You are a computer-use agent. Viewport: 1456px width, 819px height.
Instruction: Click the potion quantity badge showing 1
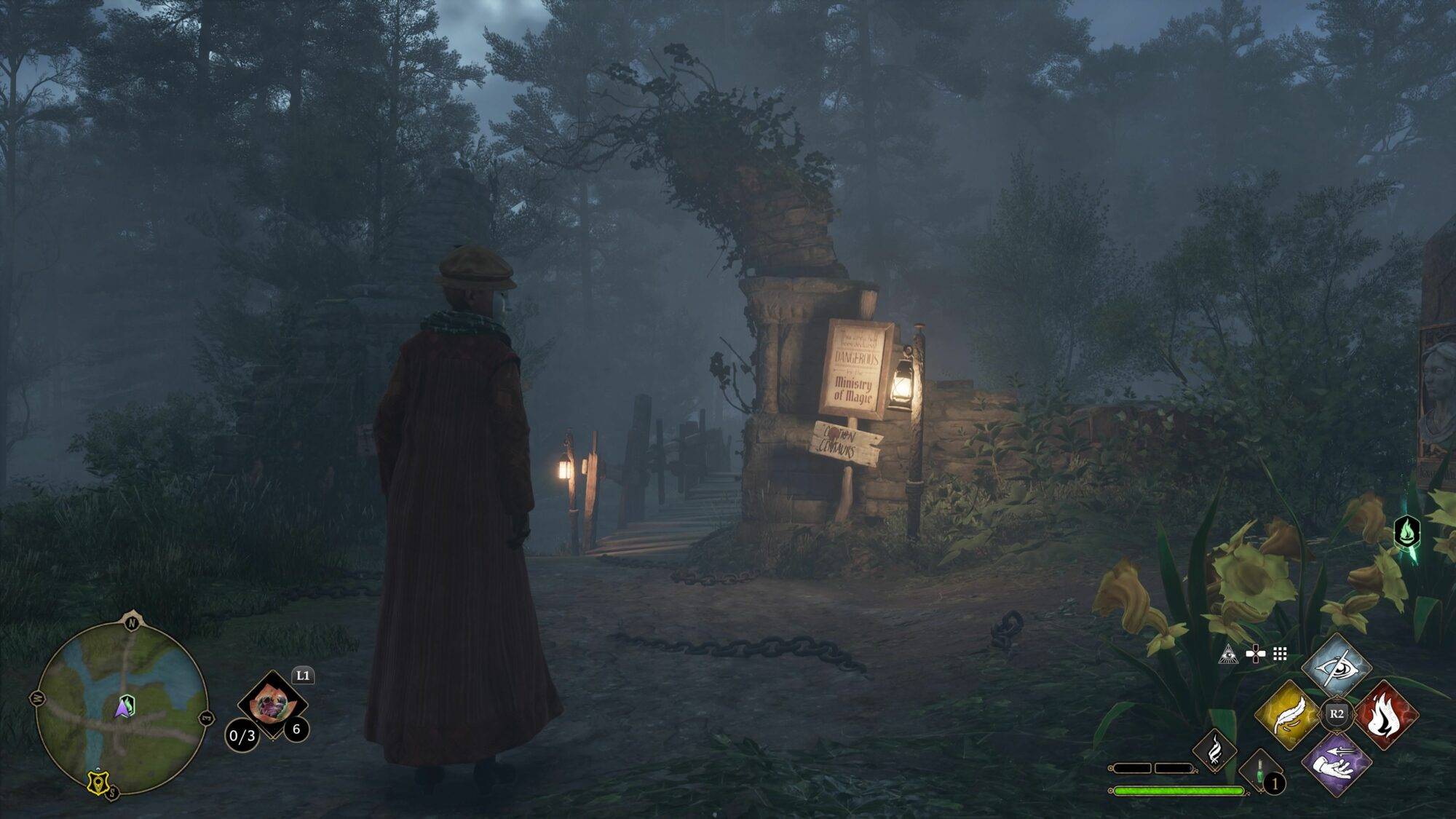coord(1275,784)
